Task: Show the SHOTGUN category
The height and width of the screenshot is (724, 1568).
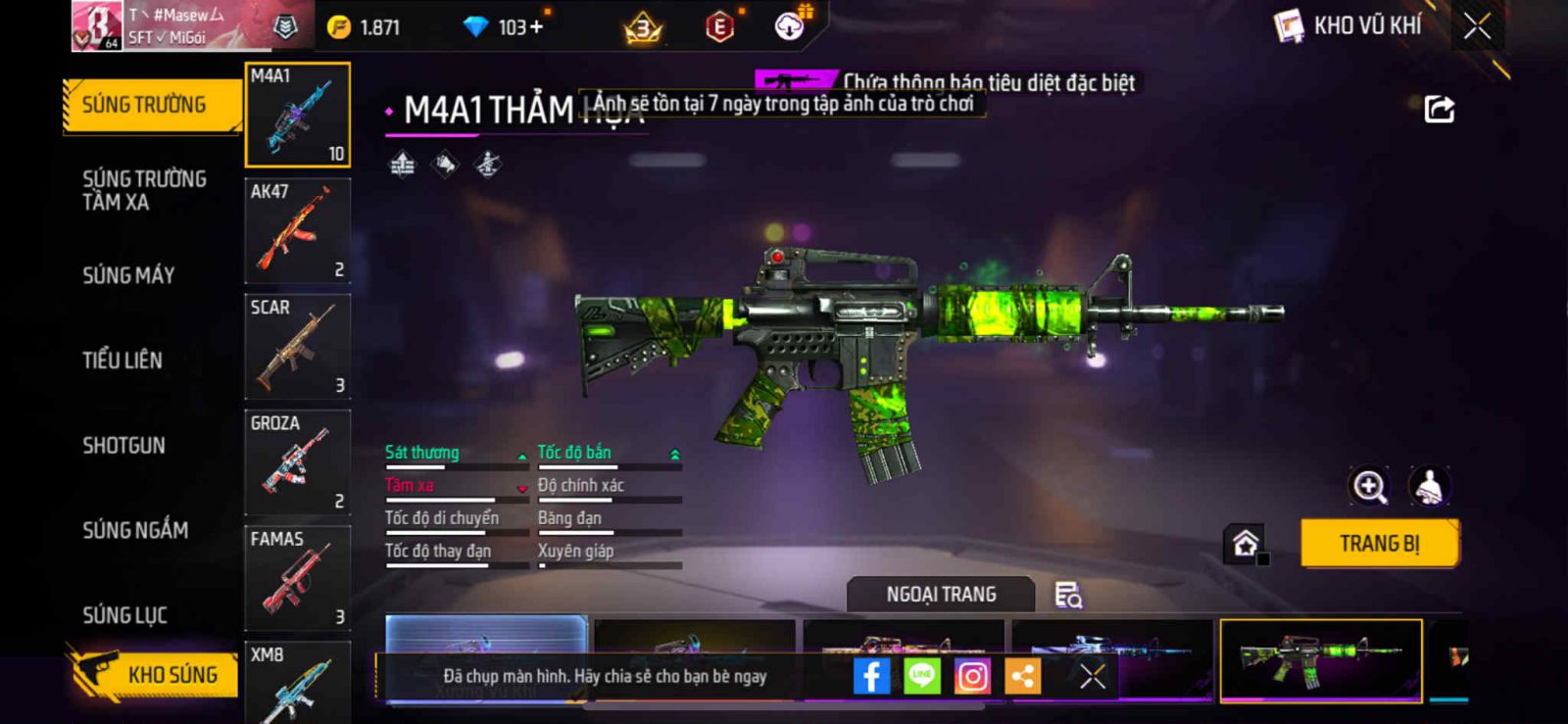Action: click(123, 446)
